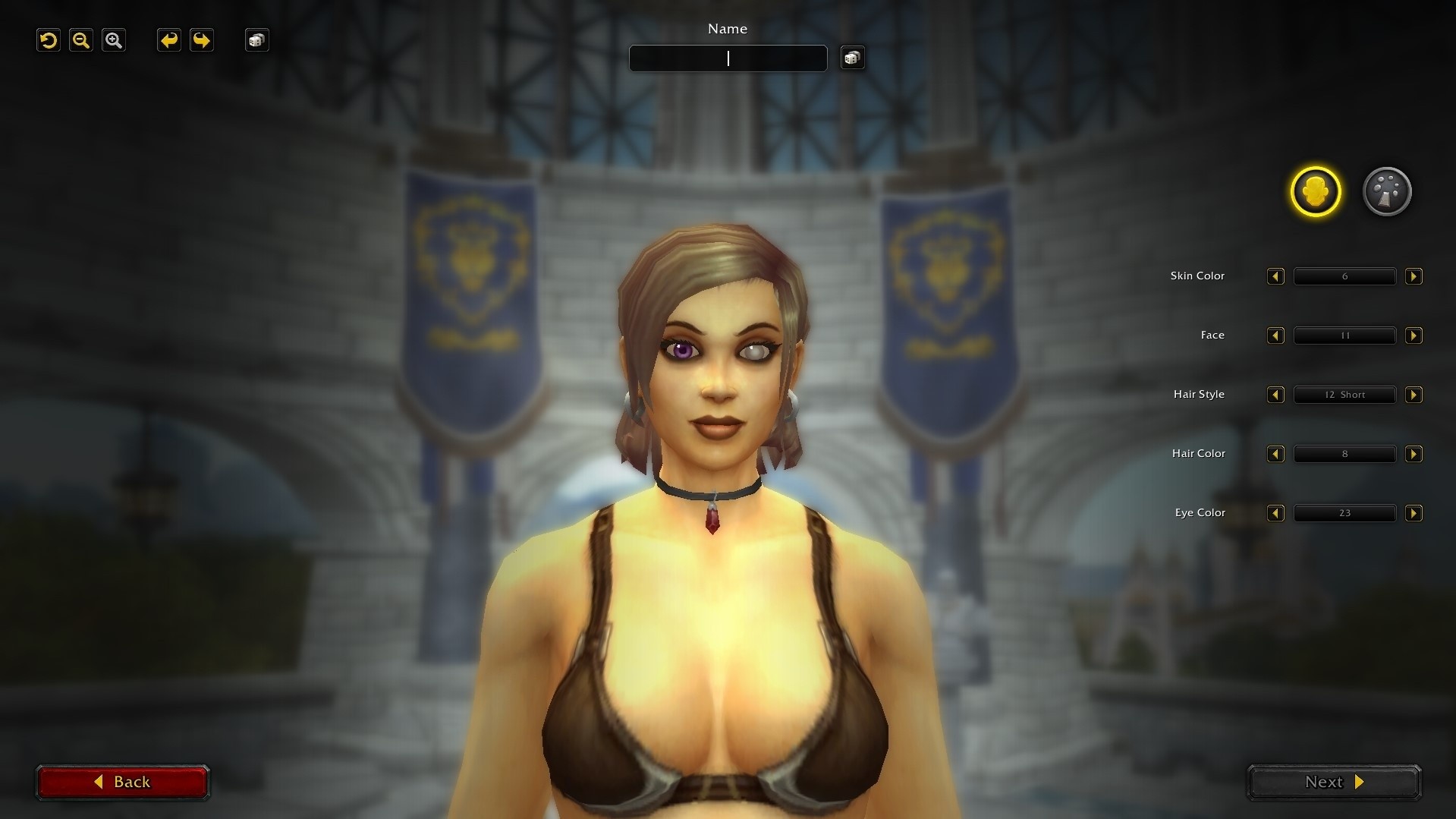This screenshot has height=819, width=1456.
Task: Cycle to the next Hair Style
Action: (1414, 395)
